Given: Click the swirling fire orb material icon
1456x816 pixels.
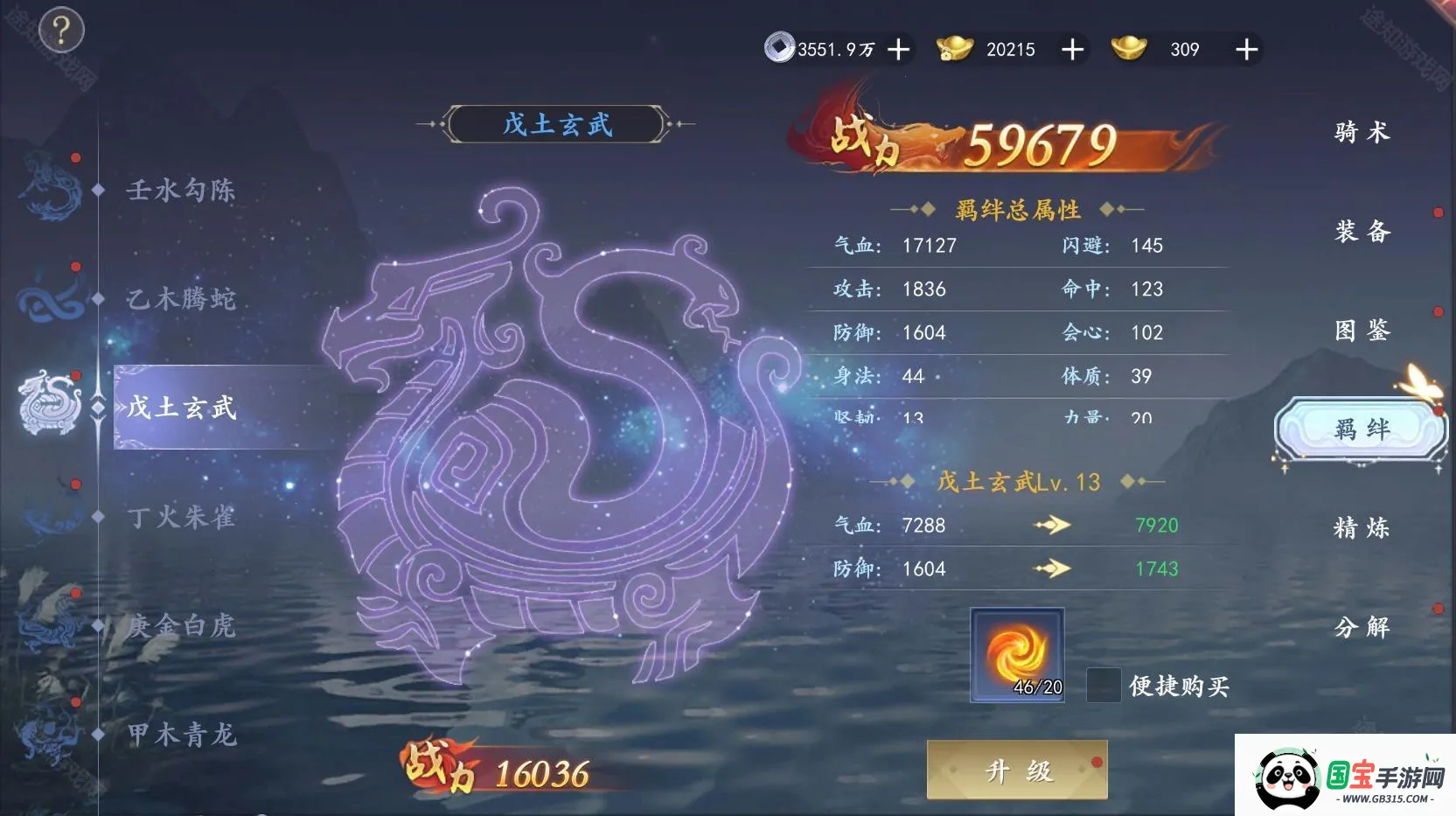Looking at the screenshot, I should [x=1017, y=654].
